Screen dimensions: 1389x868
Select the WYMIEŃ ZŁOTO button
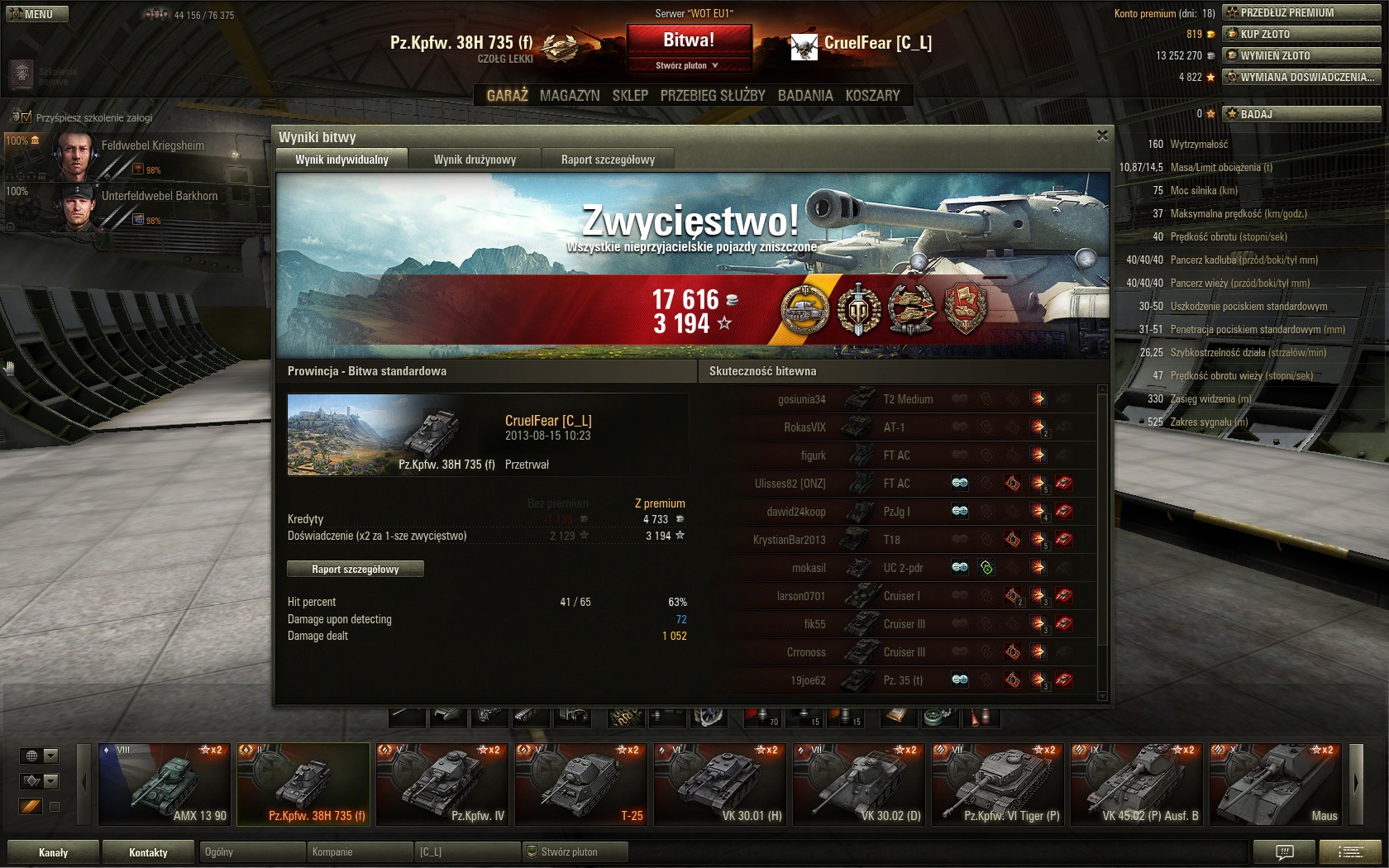point(1301,55)
